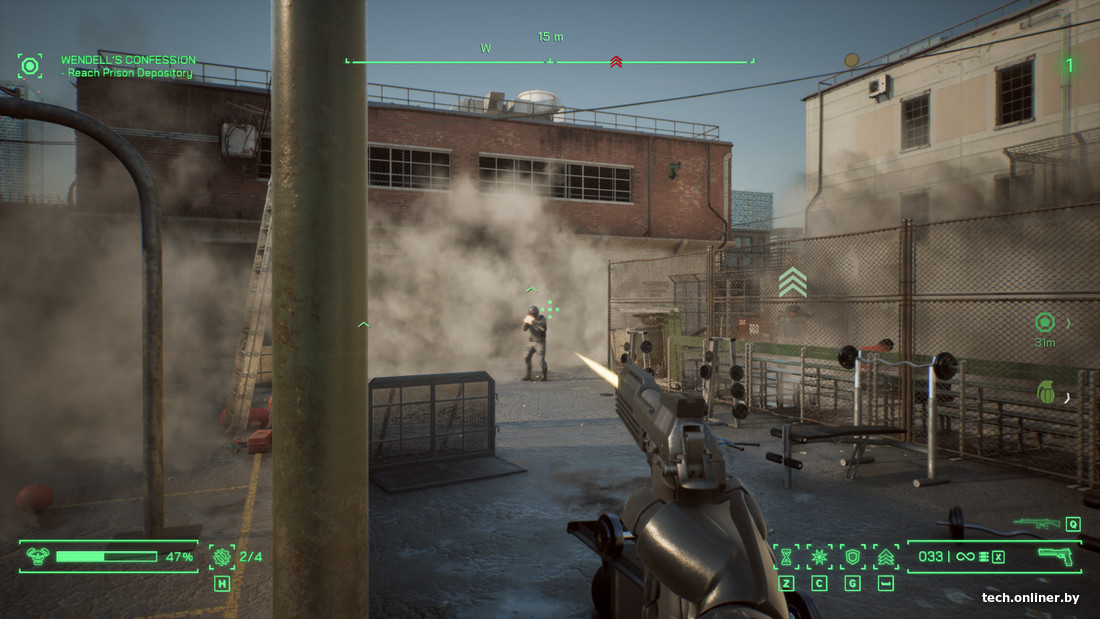Screen dimensions: 1100x619
Task: Select the red enemy marker on the compass
Action: pyautogui.click(x=616, y=62)
